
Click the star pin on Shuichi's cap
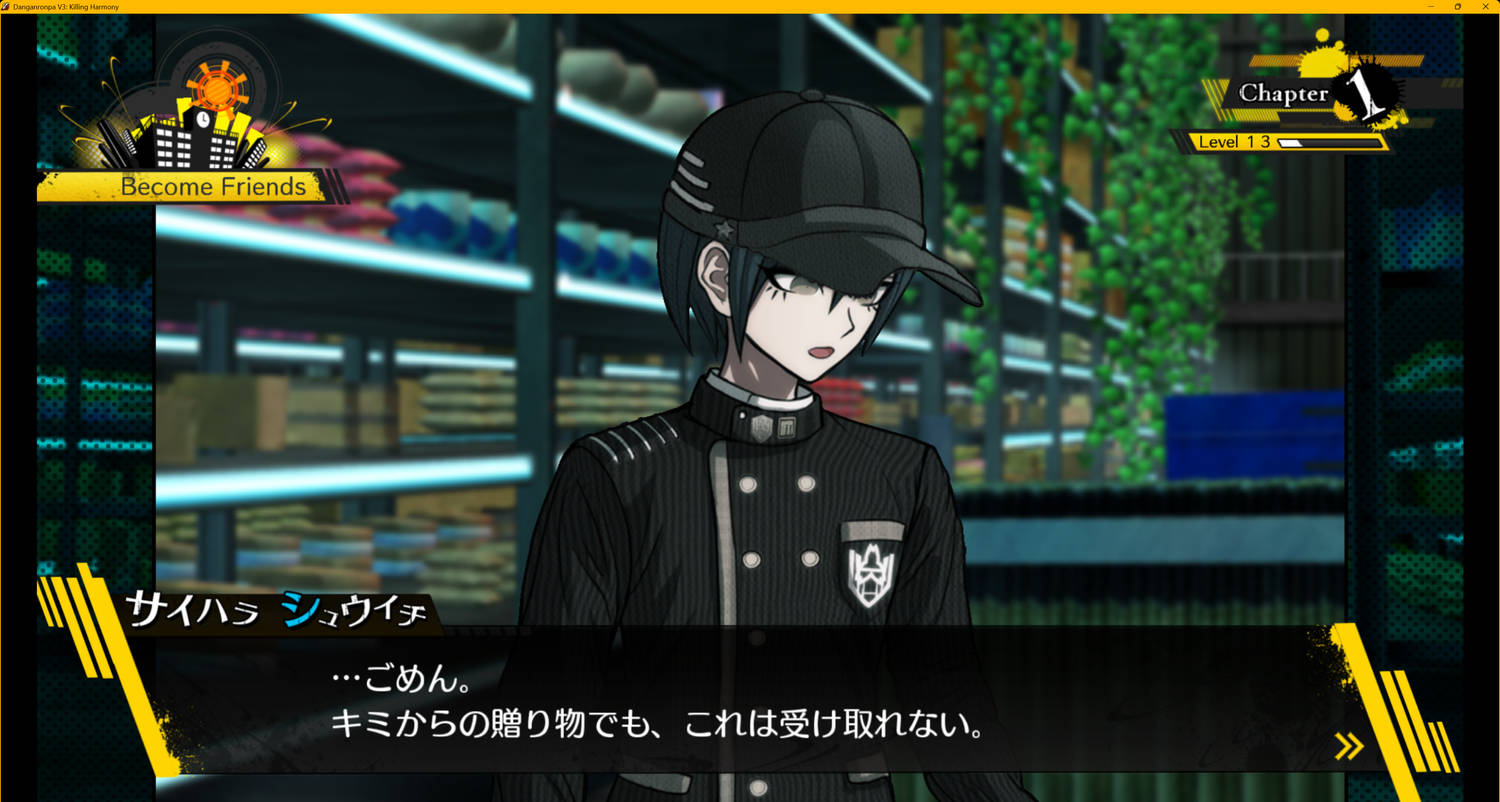point(722,228)
